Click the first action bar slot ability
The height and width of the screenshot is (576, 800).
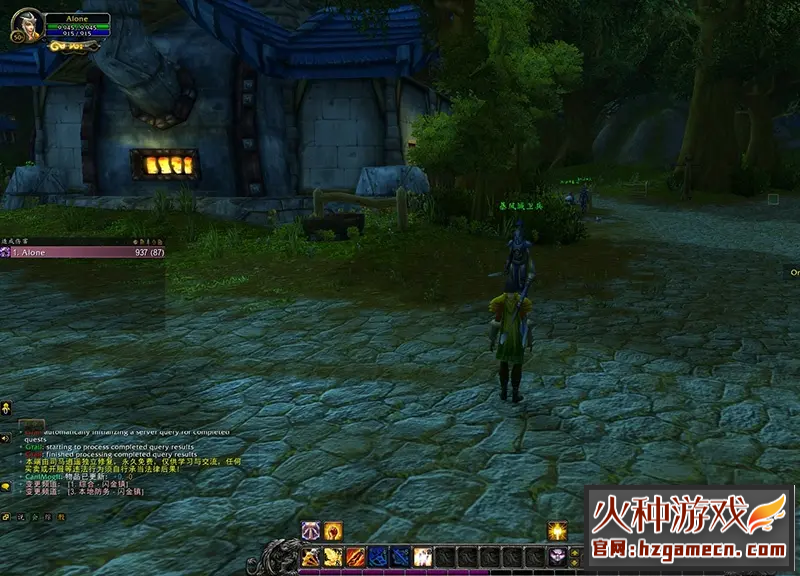(x=311, y=555)
